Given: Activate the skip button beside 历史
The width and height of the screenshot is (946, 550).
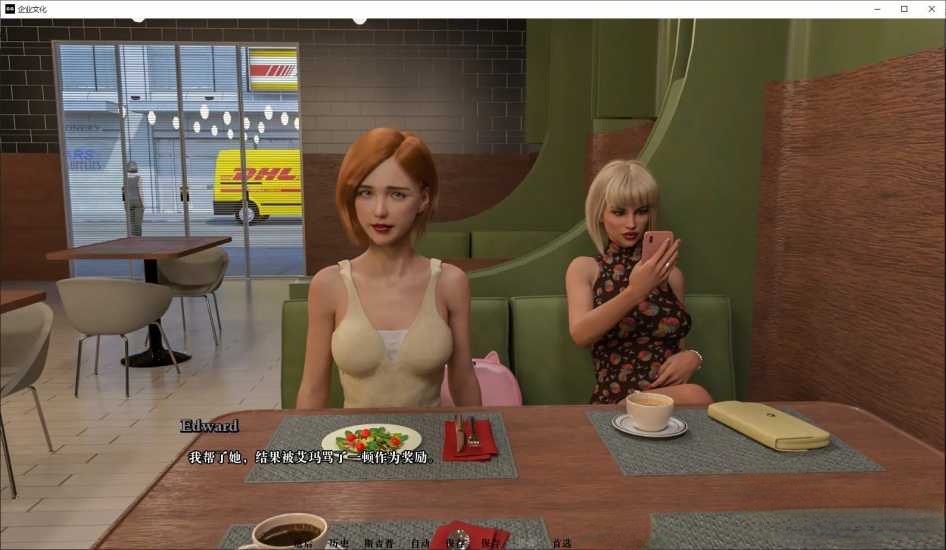Looking at the screenshot, I should pyautogui.click(x=377, y=543).
